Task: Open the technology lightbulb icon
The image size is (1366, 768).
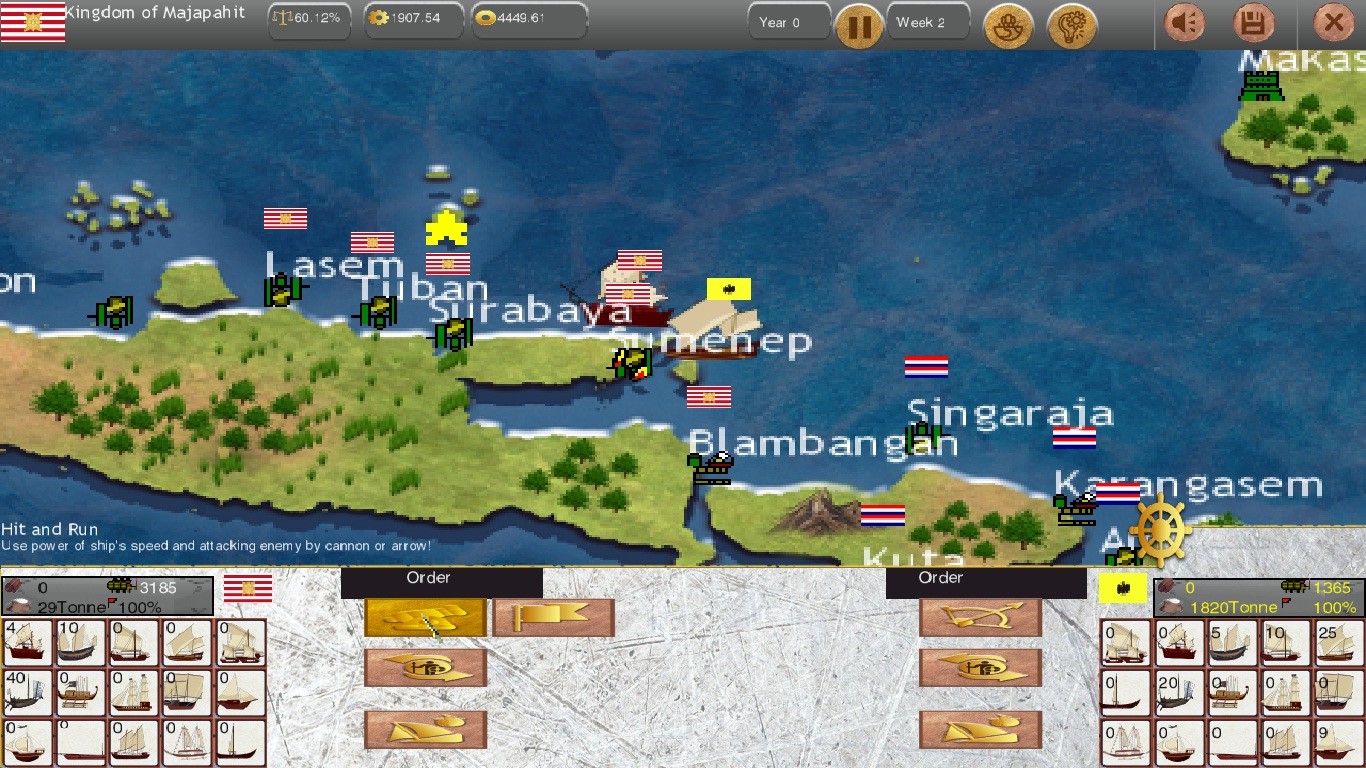Action: [1069, 27]
